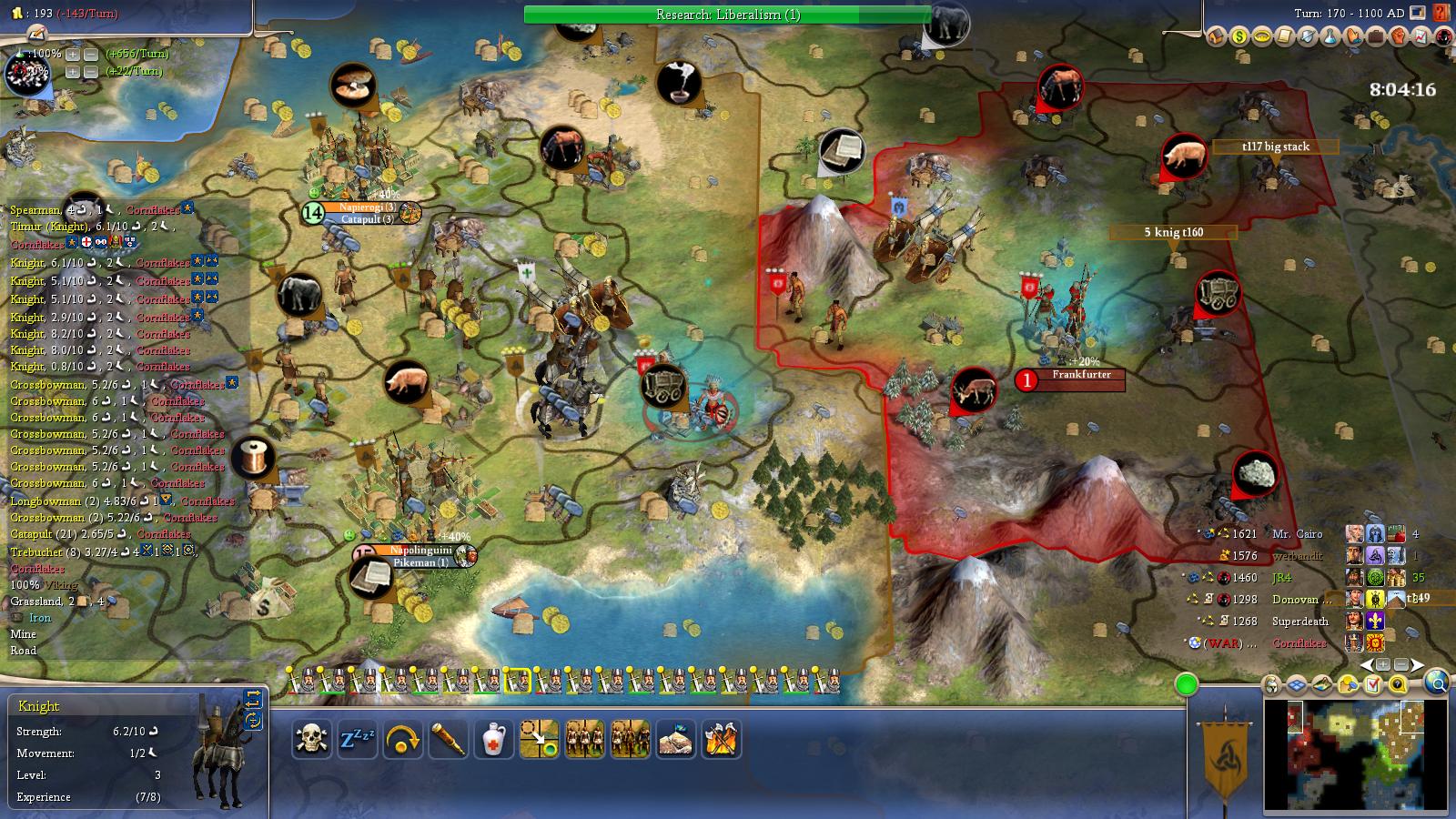Viewport: 1456px width, 819px height.
Task: Toggle tile recommendations with the checkmark icon
Action: [x=1372, y=684]
